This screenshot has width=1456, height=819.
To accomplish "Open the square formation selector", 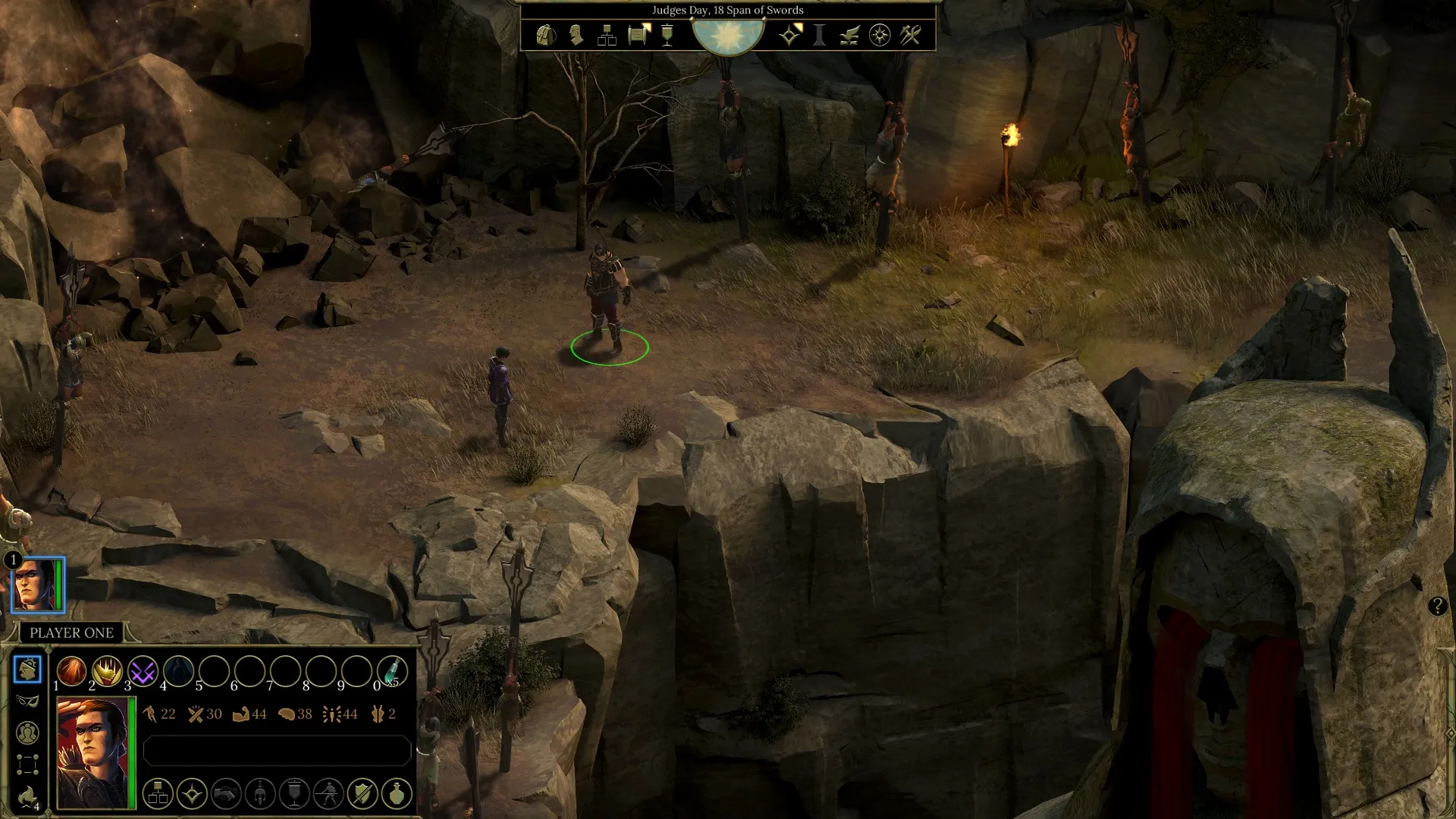I will 27,764.
